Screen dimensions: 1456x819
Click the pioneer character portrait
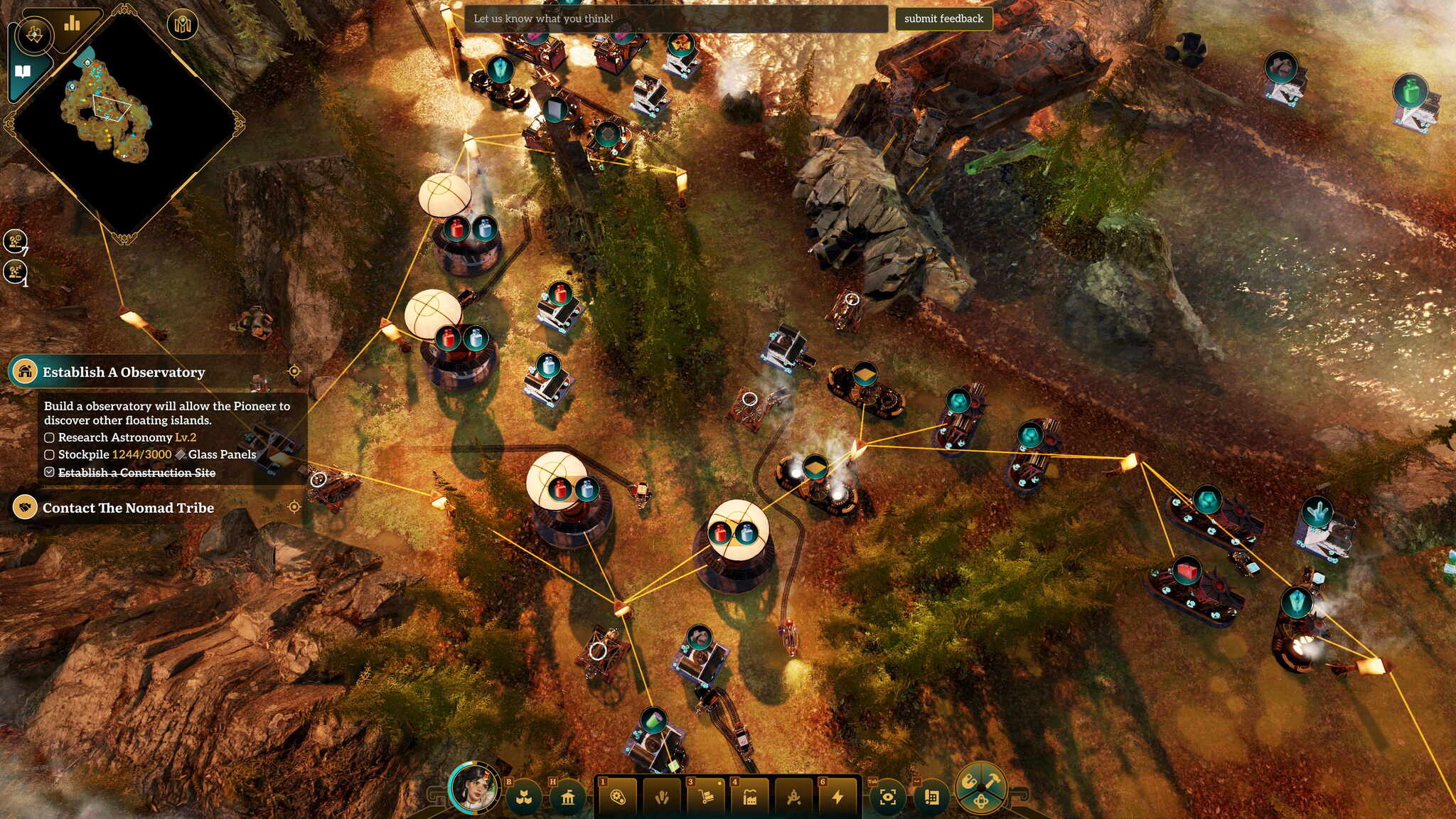[474, 788]
